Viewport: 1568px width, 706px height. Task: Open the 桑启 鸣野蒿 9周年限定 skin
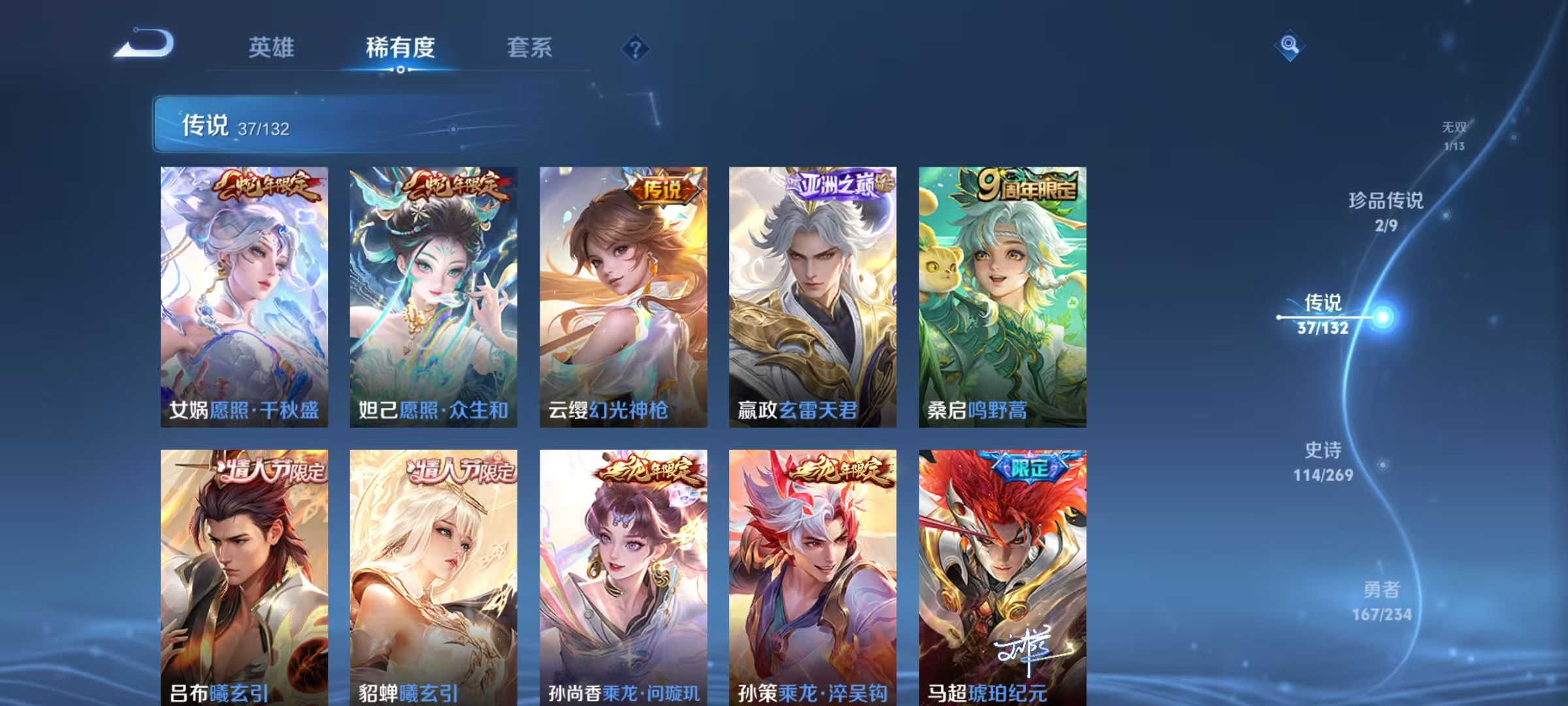[x=1002, y=294]
